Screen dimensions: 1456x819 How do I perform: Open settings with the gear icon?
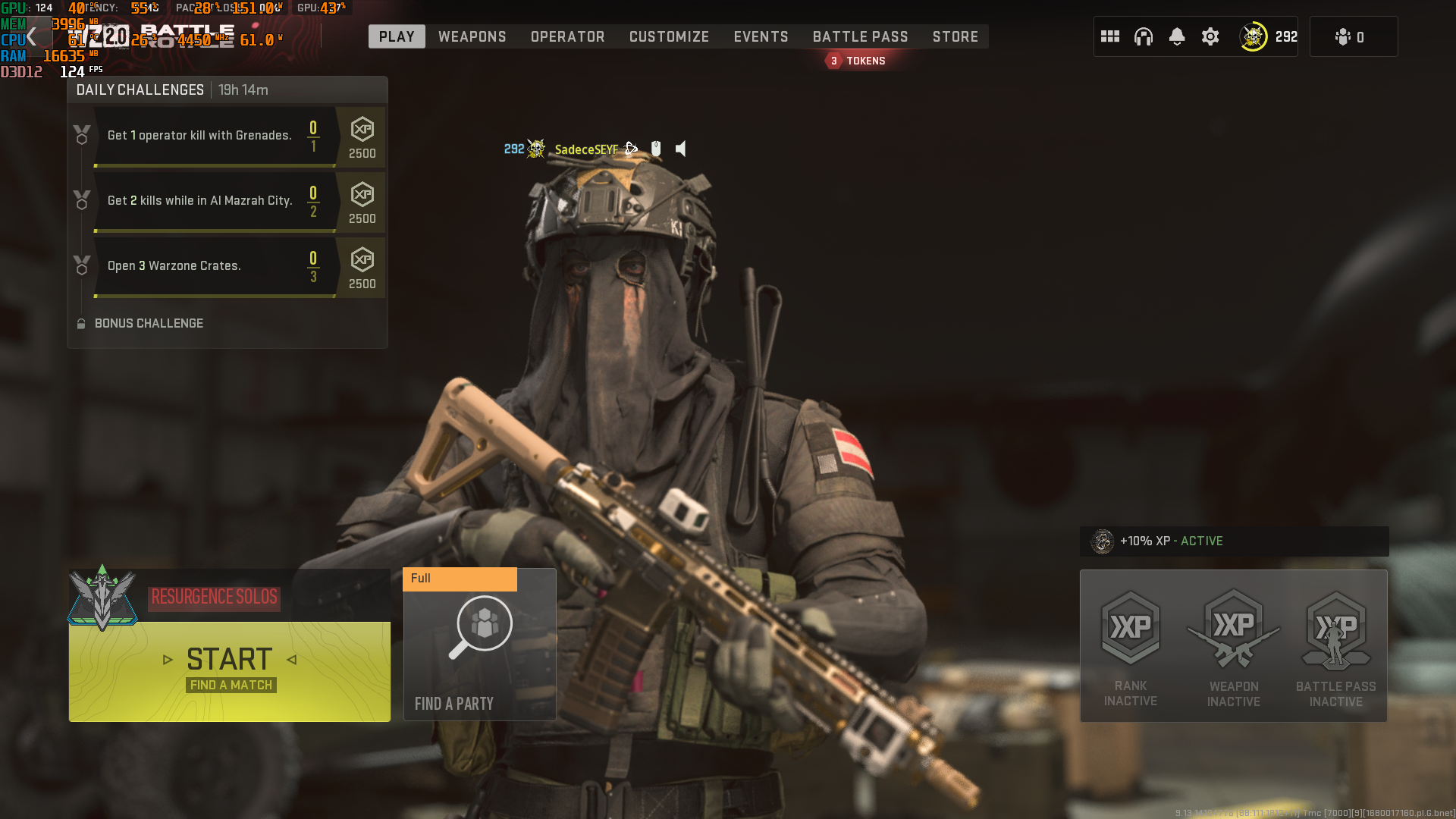coord(1210,36)
